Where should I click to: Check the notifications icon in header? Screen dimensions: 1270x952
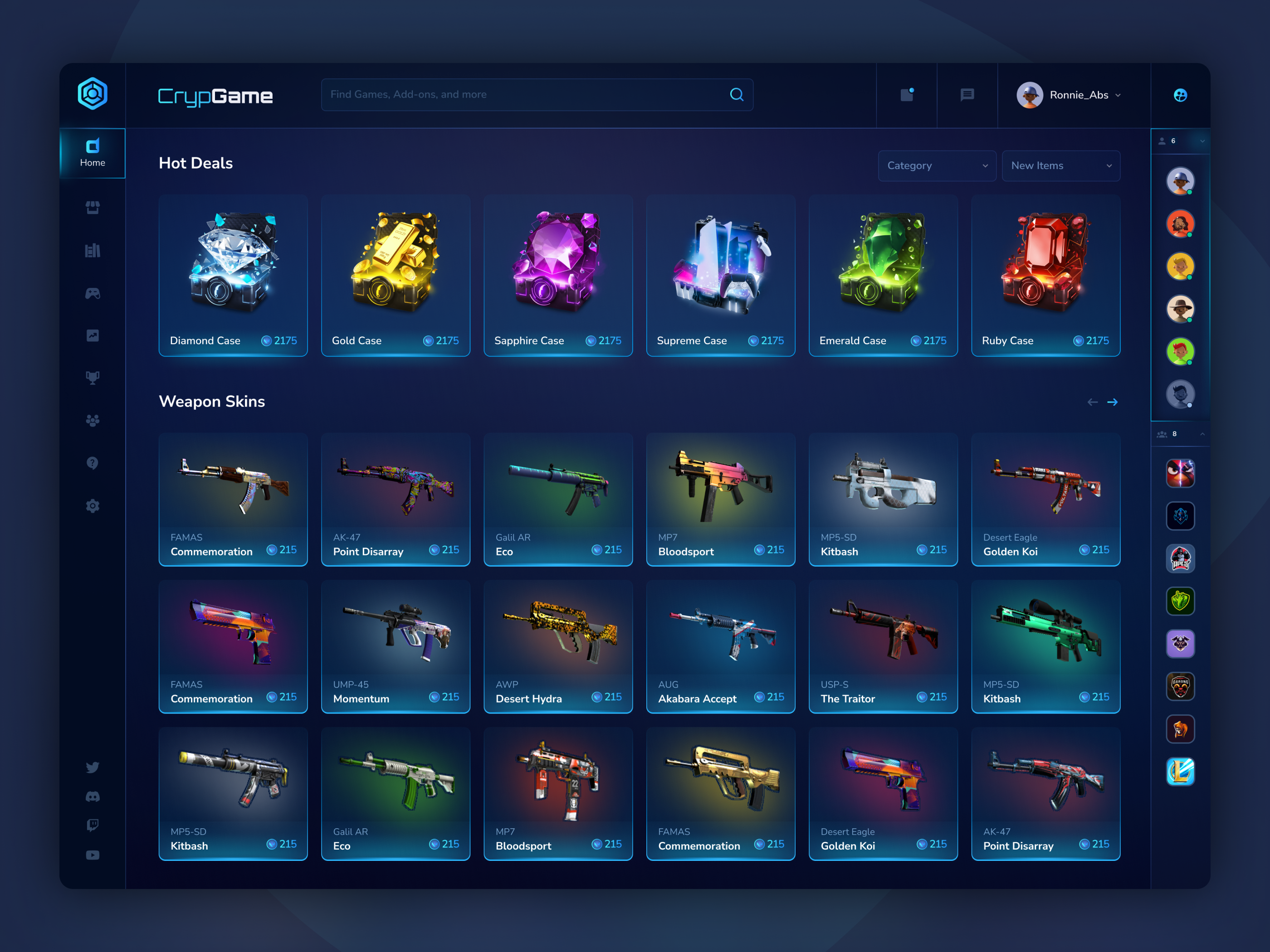tap(907, 95)
